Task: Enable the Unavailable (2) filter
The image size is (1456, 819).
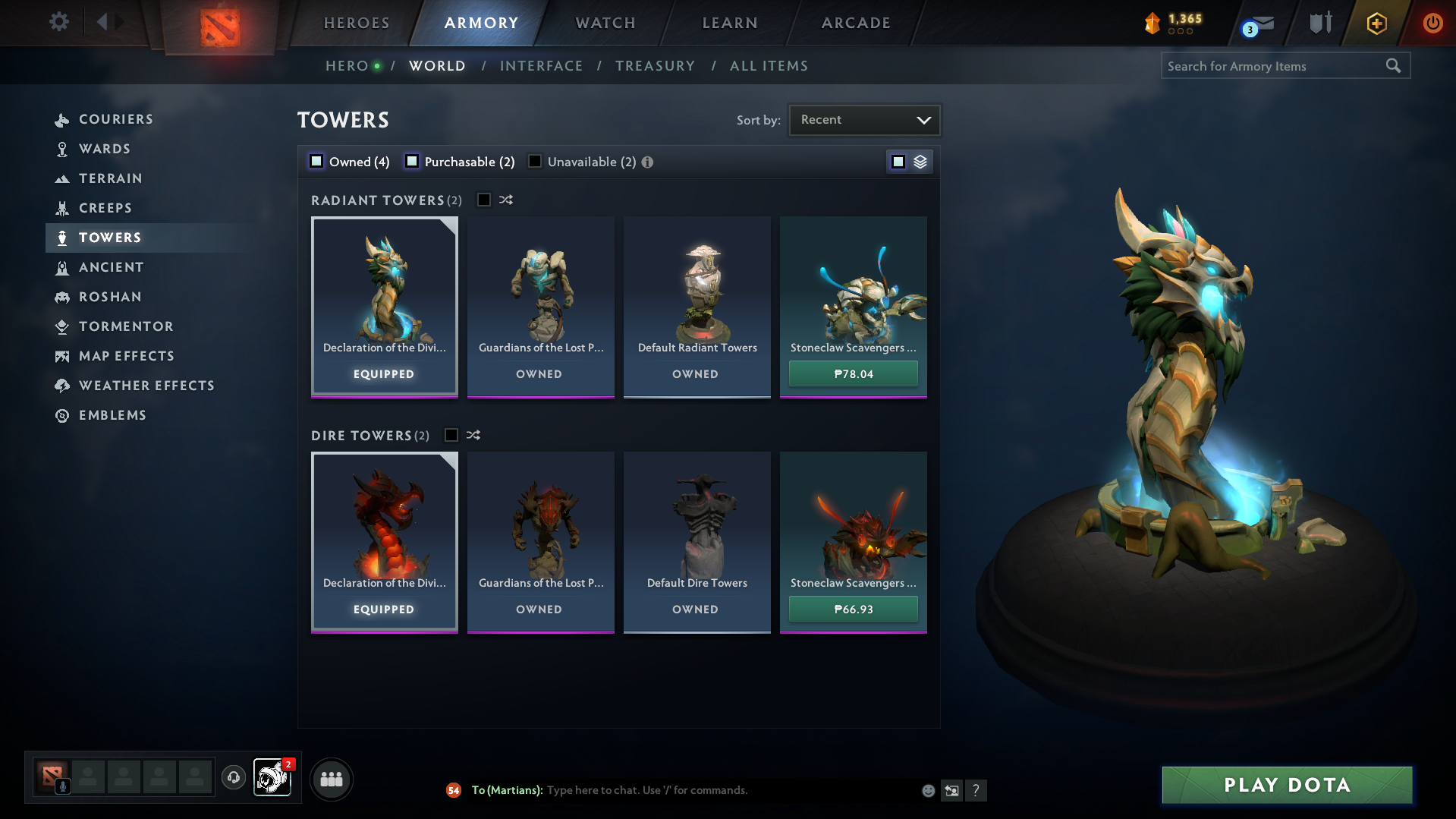Action: tap(535, 161)
